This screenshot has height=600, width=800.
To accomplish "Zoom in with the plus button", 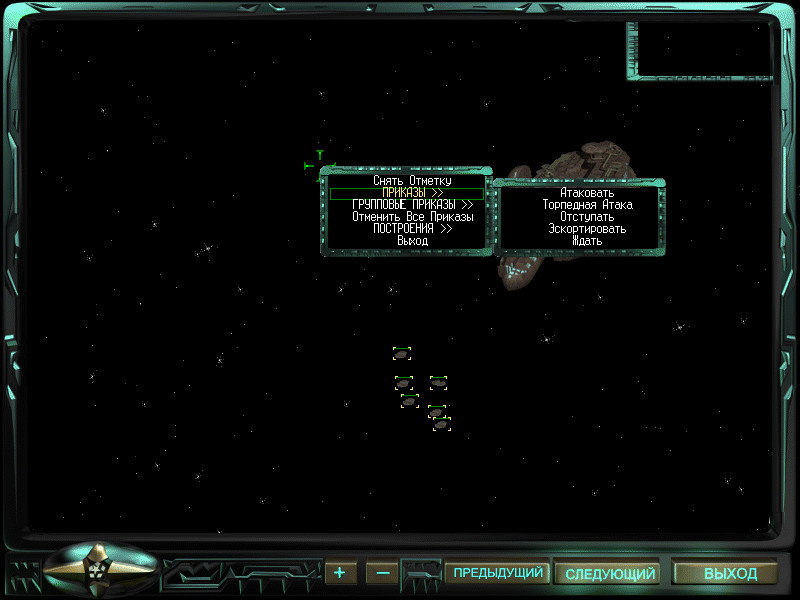I will coord(340,573).
